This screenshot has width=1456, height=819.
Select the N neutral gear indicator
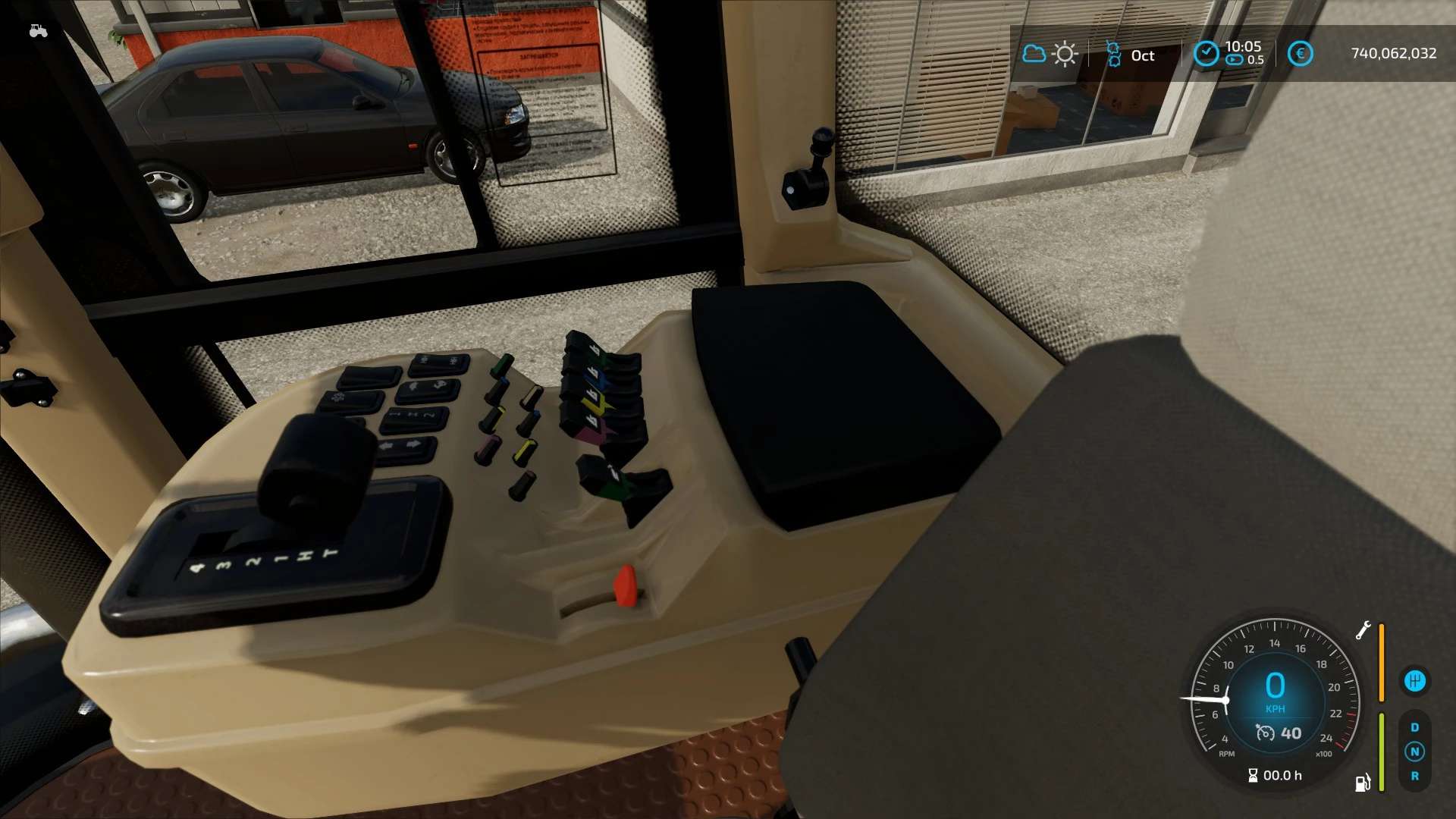tap(1414, 752)
